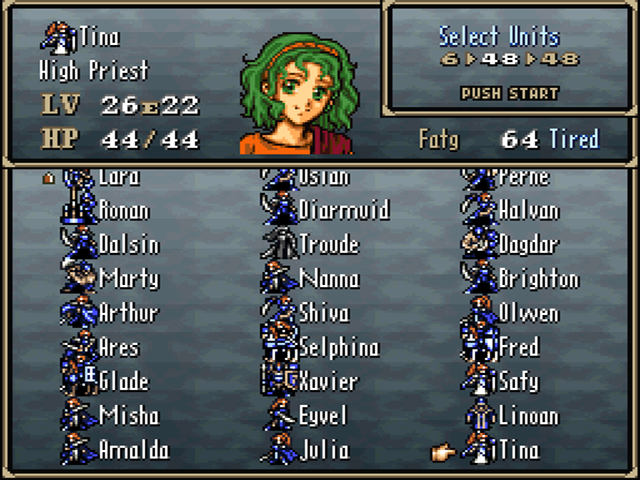
Task: Select Selphina in the unit list
Action: pos(339,347)
